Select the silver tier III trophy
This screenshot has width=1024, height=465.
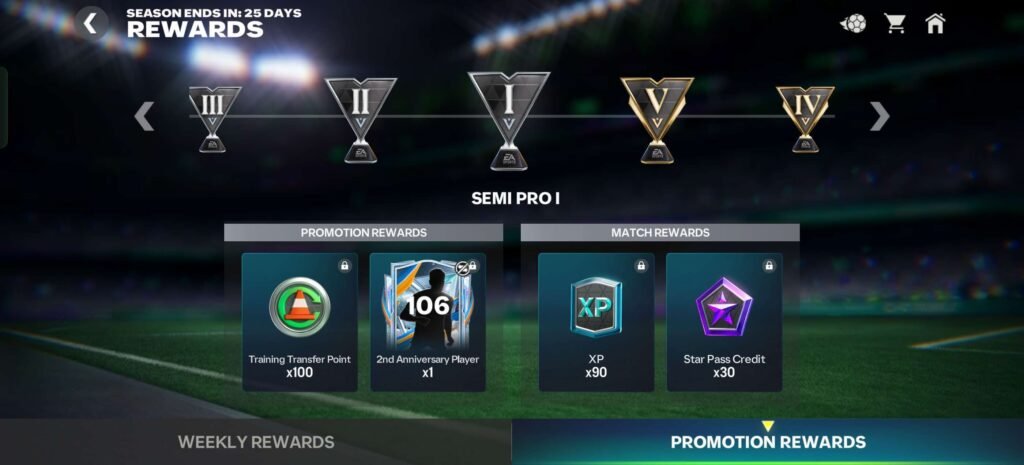215,117
